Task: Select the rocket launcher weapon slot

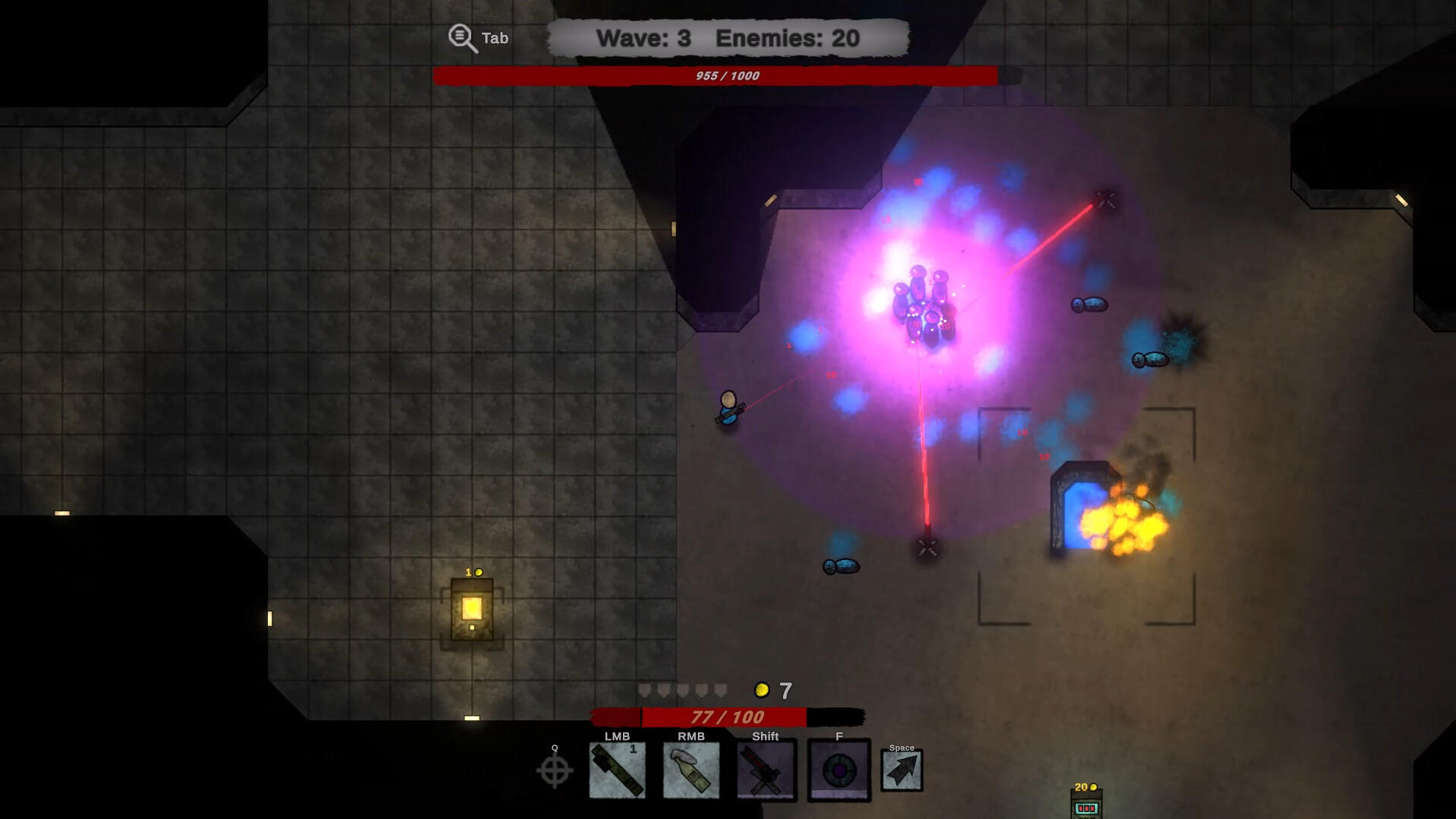Action: pyautogui.click(x=617, y=770)
